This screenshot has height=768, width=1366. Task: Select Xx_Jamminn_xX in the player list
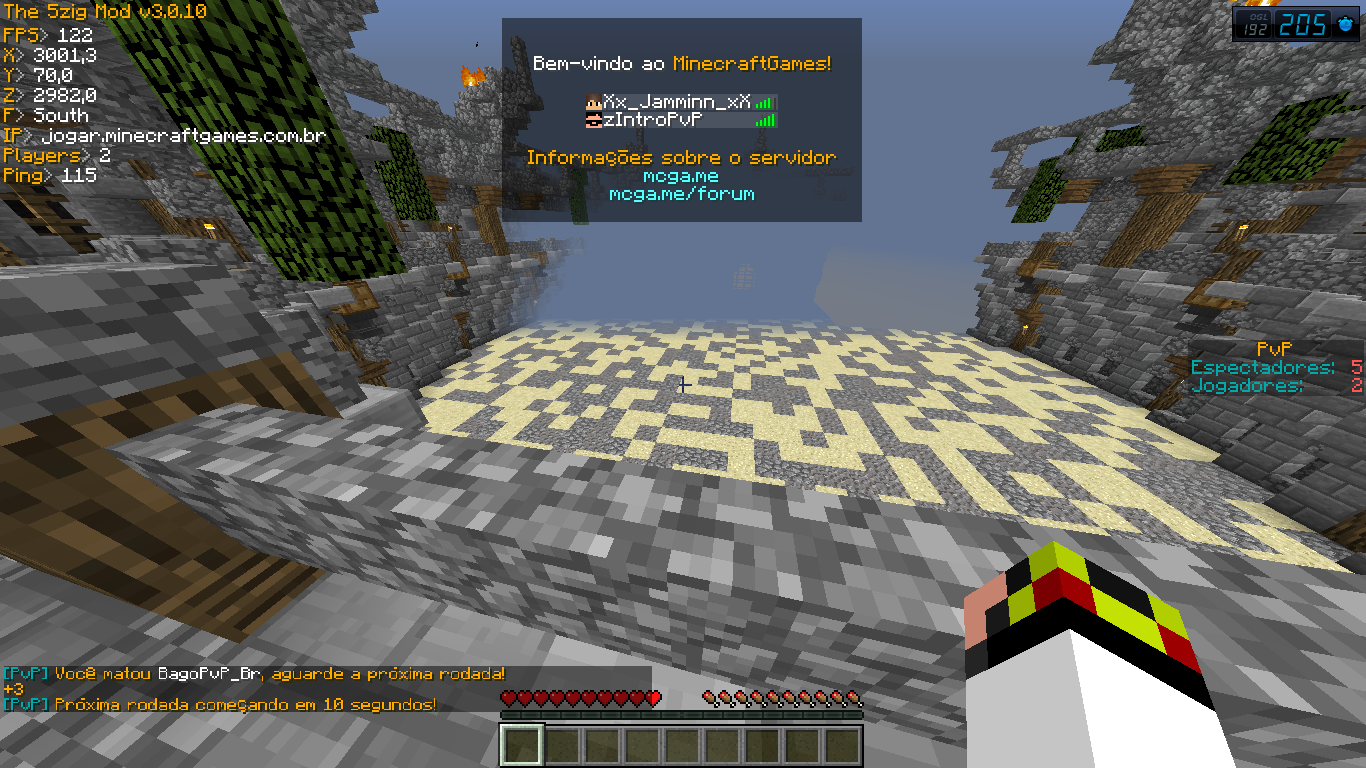[676, 101]
